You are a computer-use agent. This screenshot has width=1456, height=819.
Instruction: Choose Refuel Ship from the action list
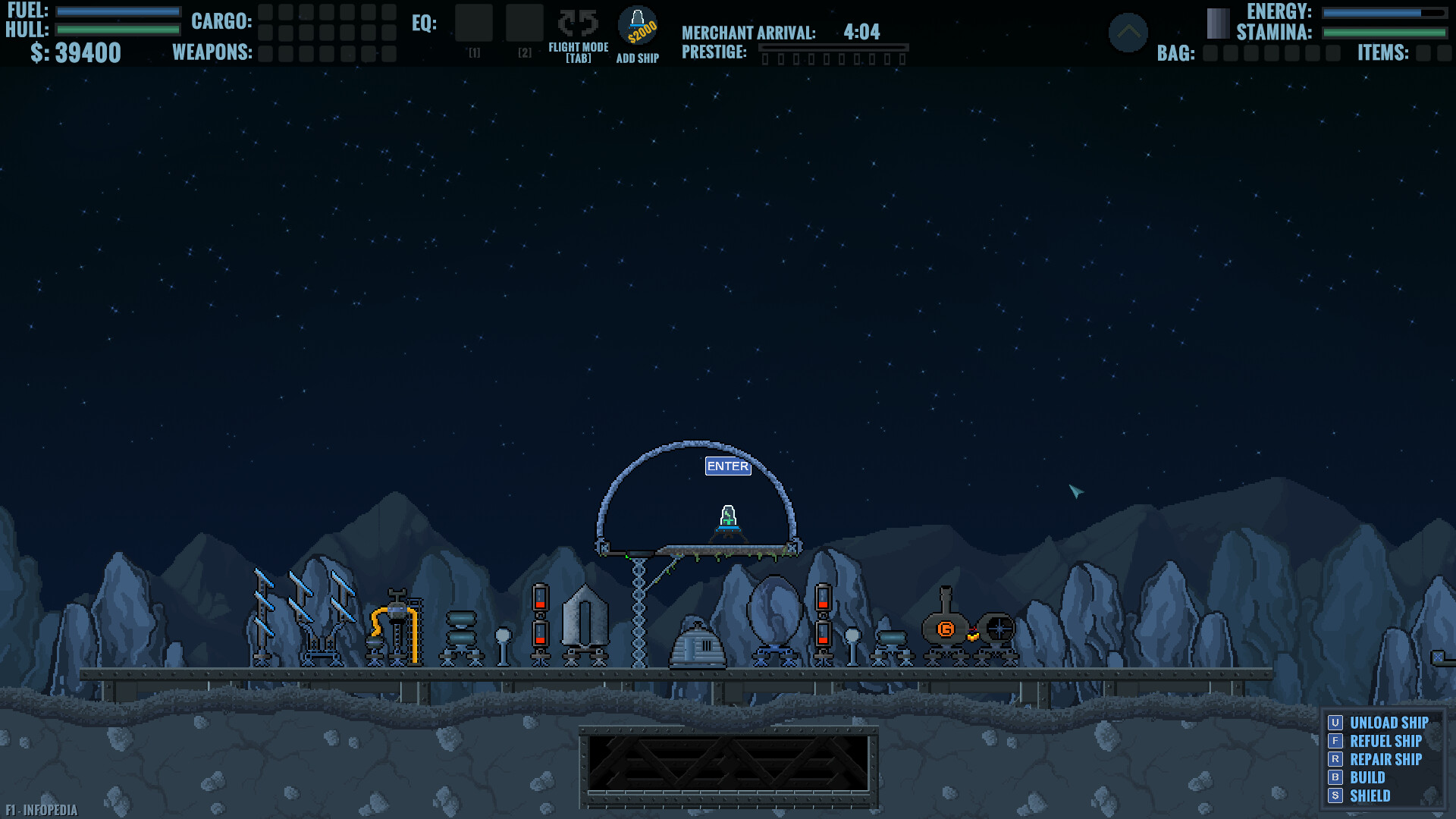1384,741
